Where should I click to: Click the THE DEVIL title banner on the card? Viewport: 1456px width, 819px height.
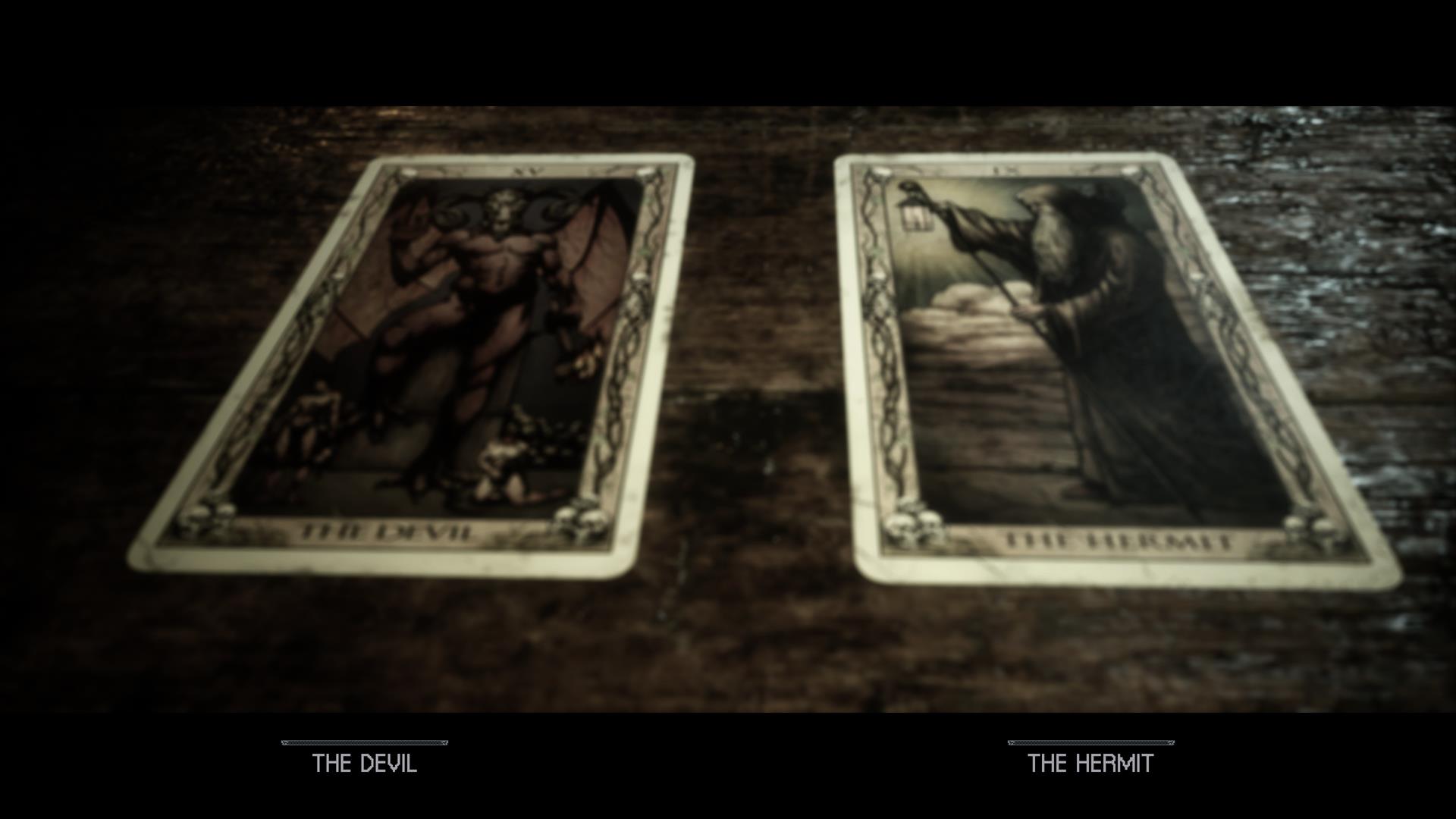click(x=387, y=531)
